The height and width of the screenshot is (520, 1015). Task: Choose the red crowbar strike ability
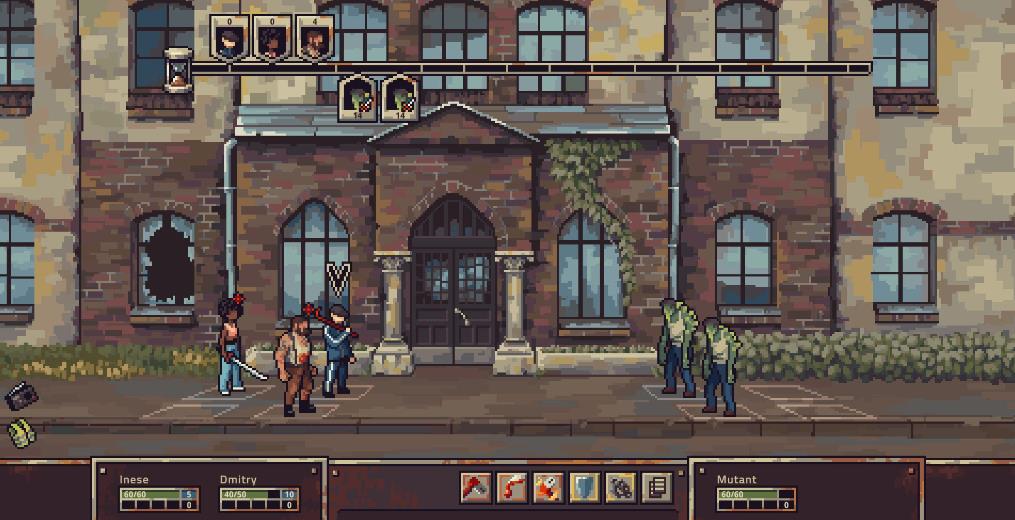(511, 487)
